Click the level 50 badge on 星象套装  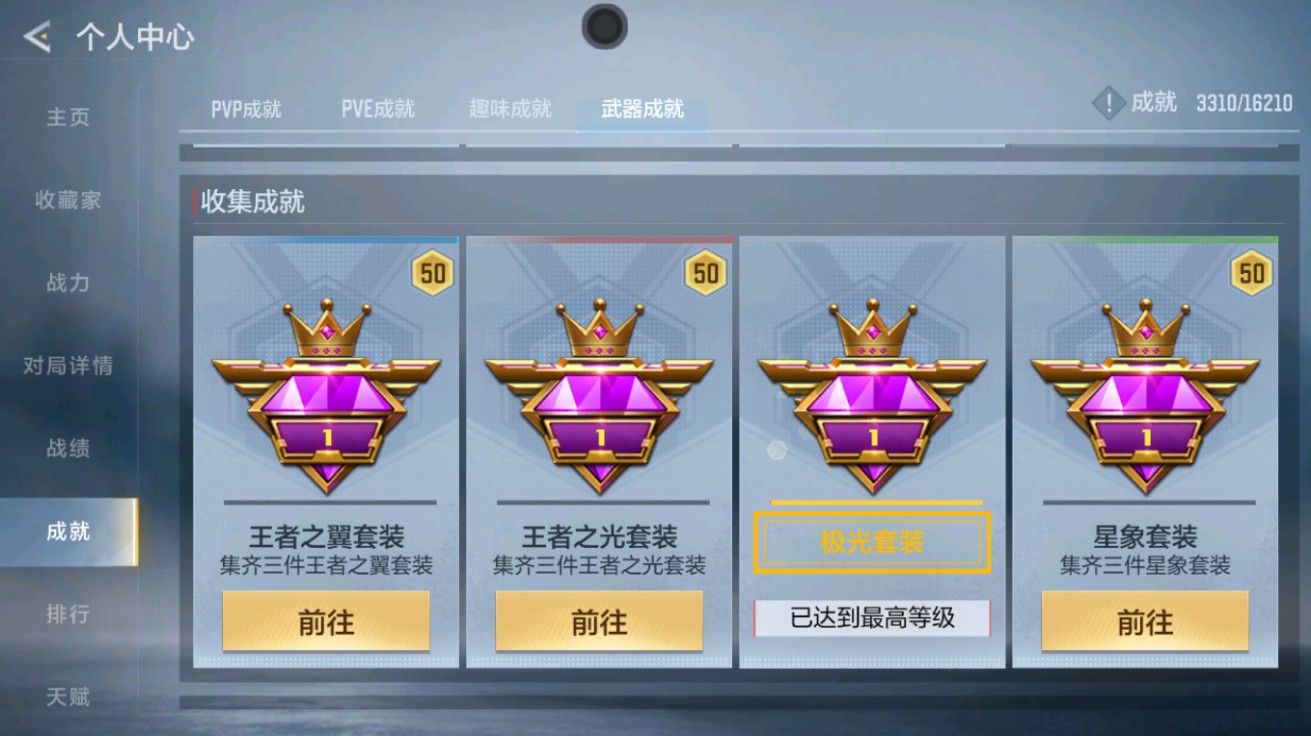click(1253, 270)
